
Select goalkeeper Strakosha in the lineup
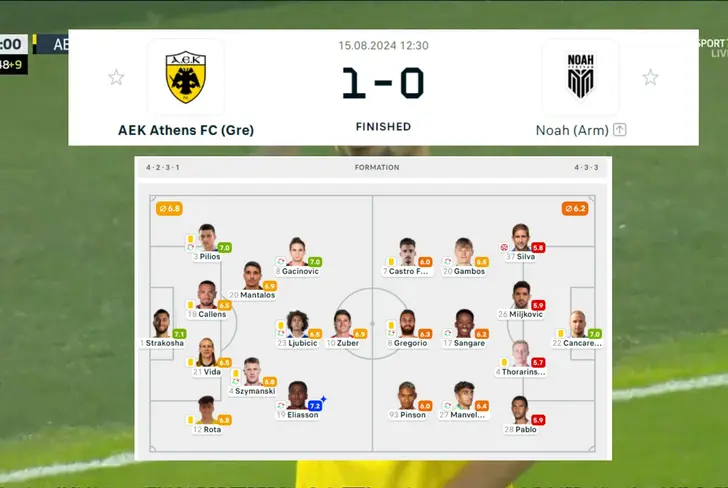coord(161,324)
